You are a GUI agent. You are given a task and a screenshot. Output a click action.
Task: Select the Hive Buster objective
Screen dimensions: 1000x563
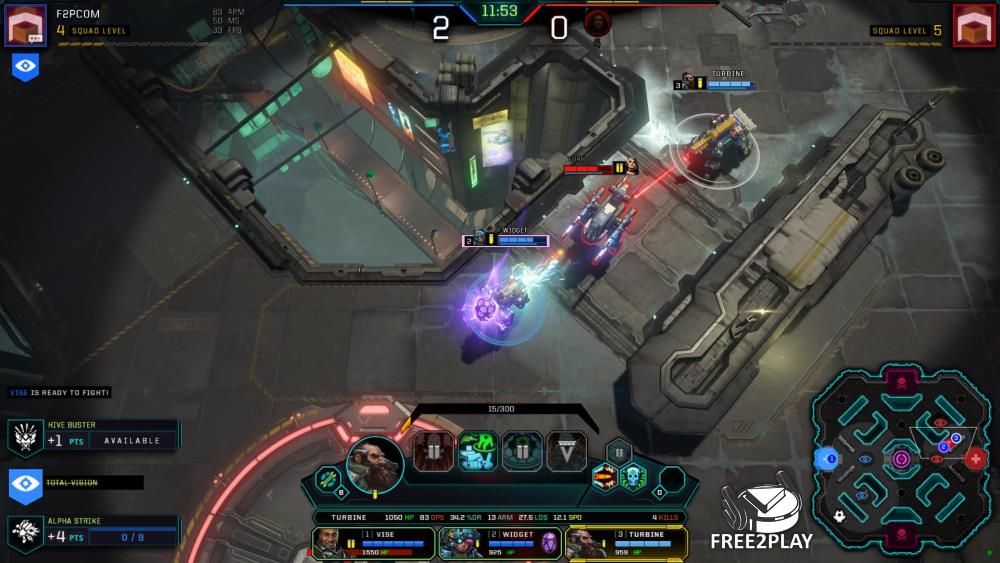coord(95,435)
